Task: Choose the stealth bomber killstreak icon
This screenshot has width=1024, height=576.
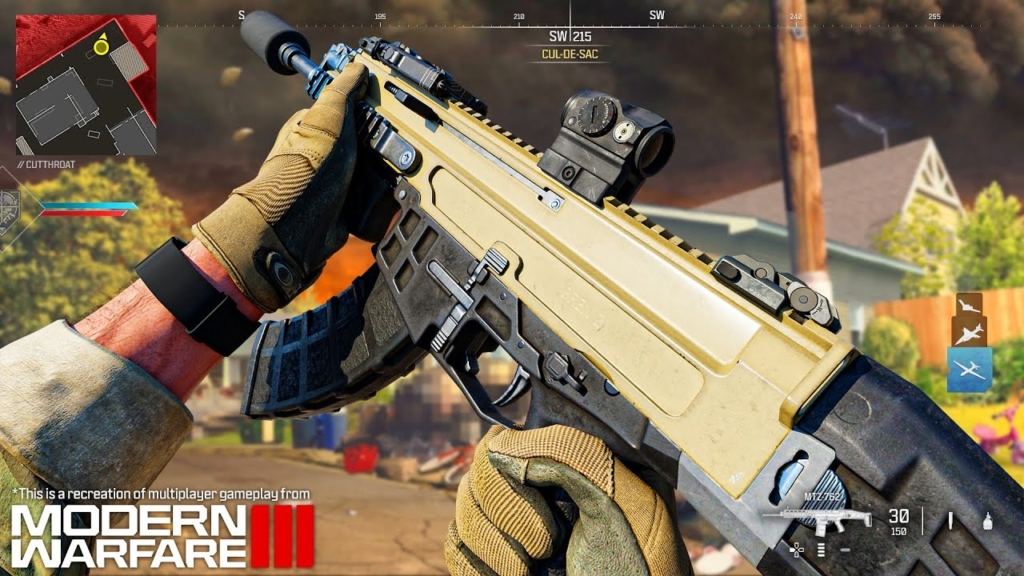Action: pos(969,305)
